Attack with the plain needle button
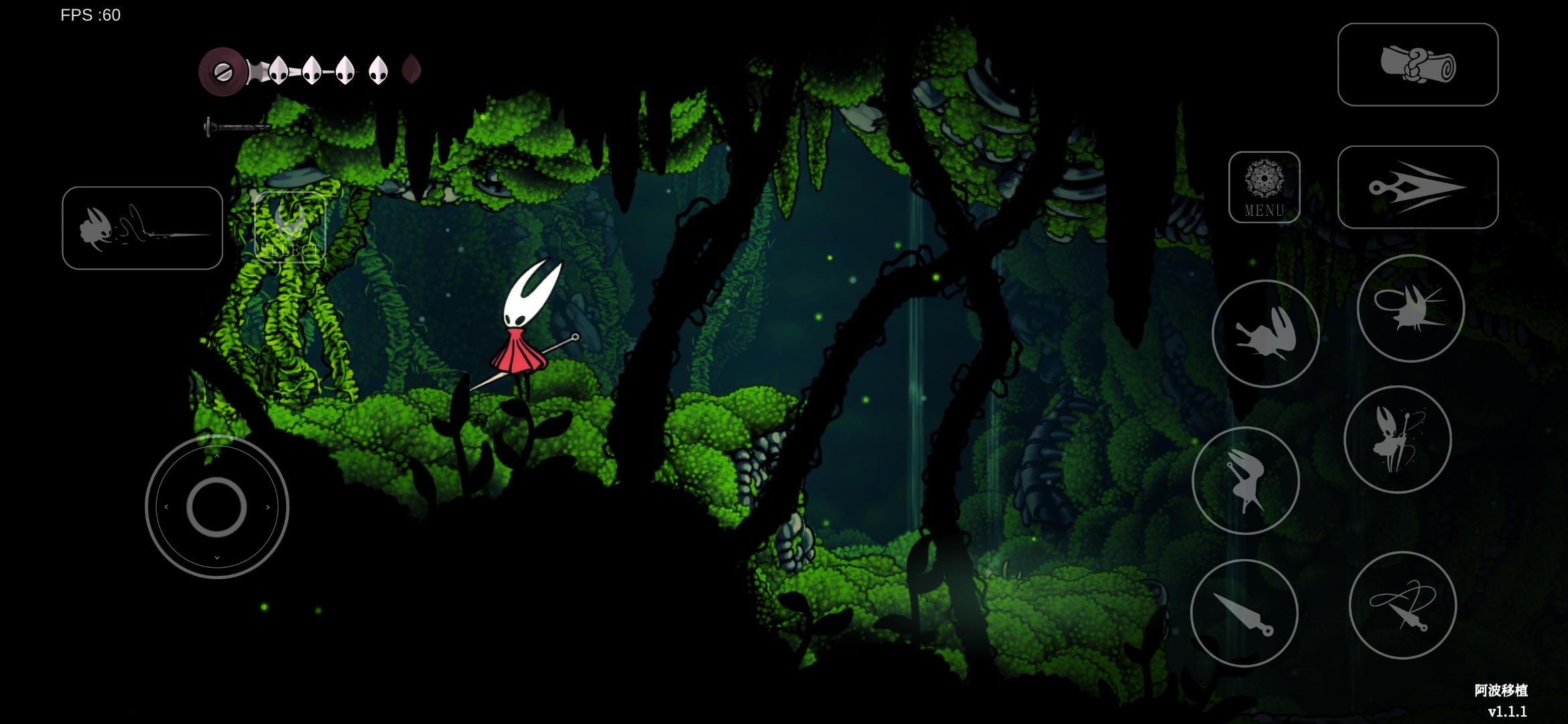Image resolution: width=1568 pixels, height=724 pixels. point(1244,613)
